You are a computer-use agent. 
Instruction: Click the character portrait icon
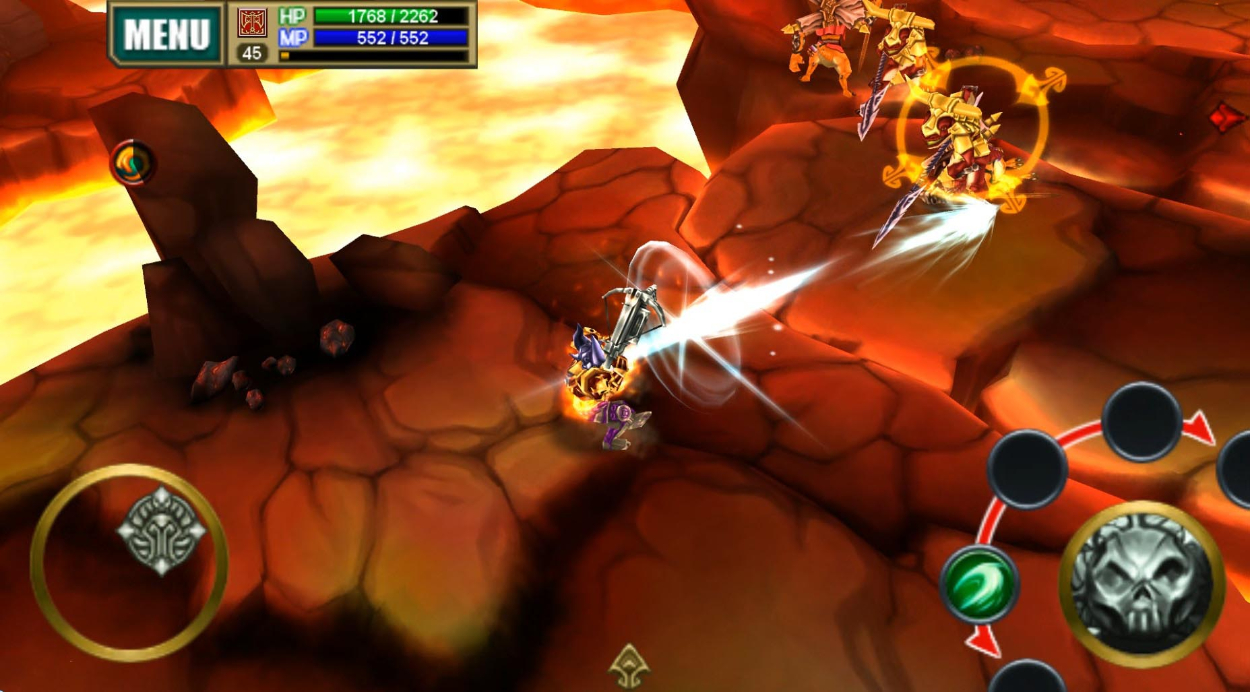click(x=252, y=22)
